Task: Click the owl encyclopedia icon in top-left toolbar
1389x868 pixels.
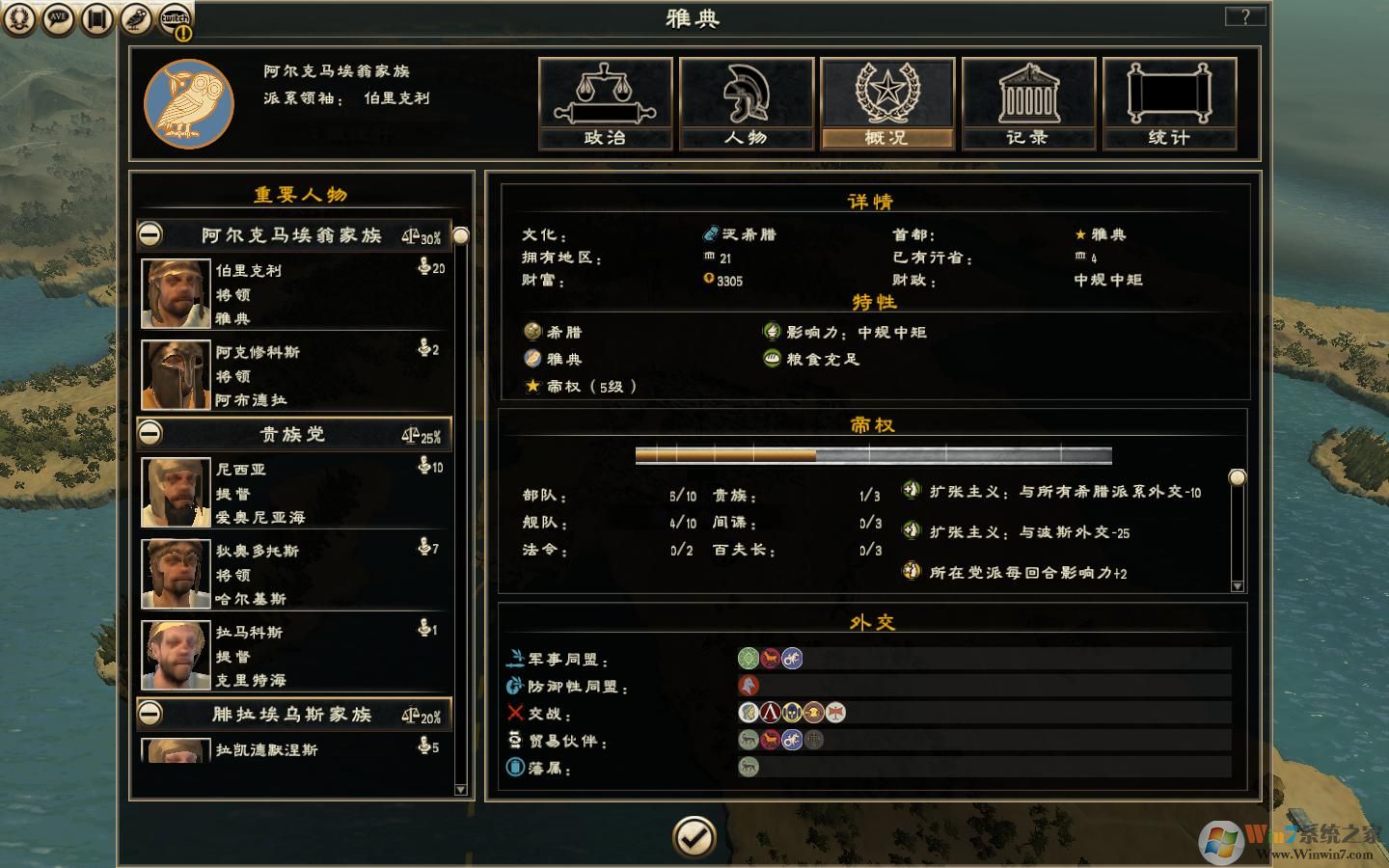Action: tap(135, 17)
